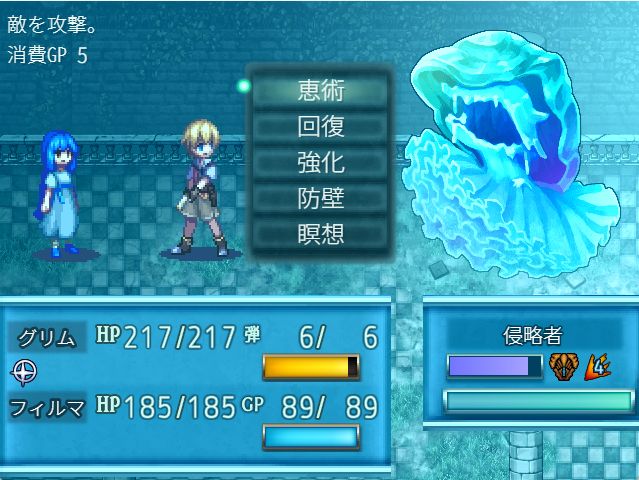
Task: Select party member グリム
Action: 47,337
